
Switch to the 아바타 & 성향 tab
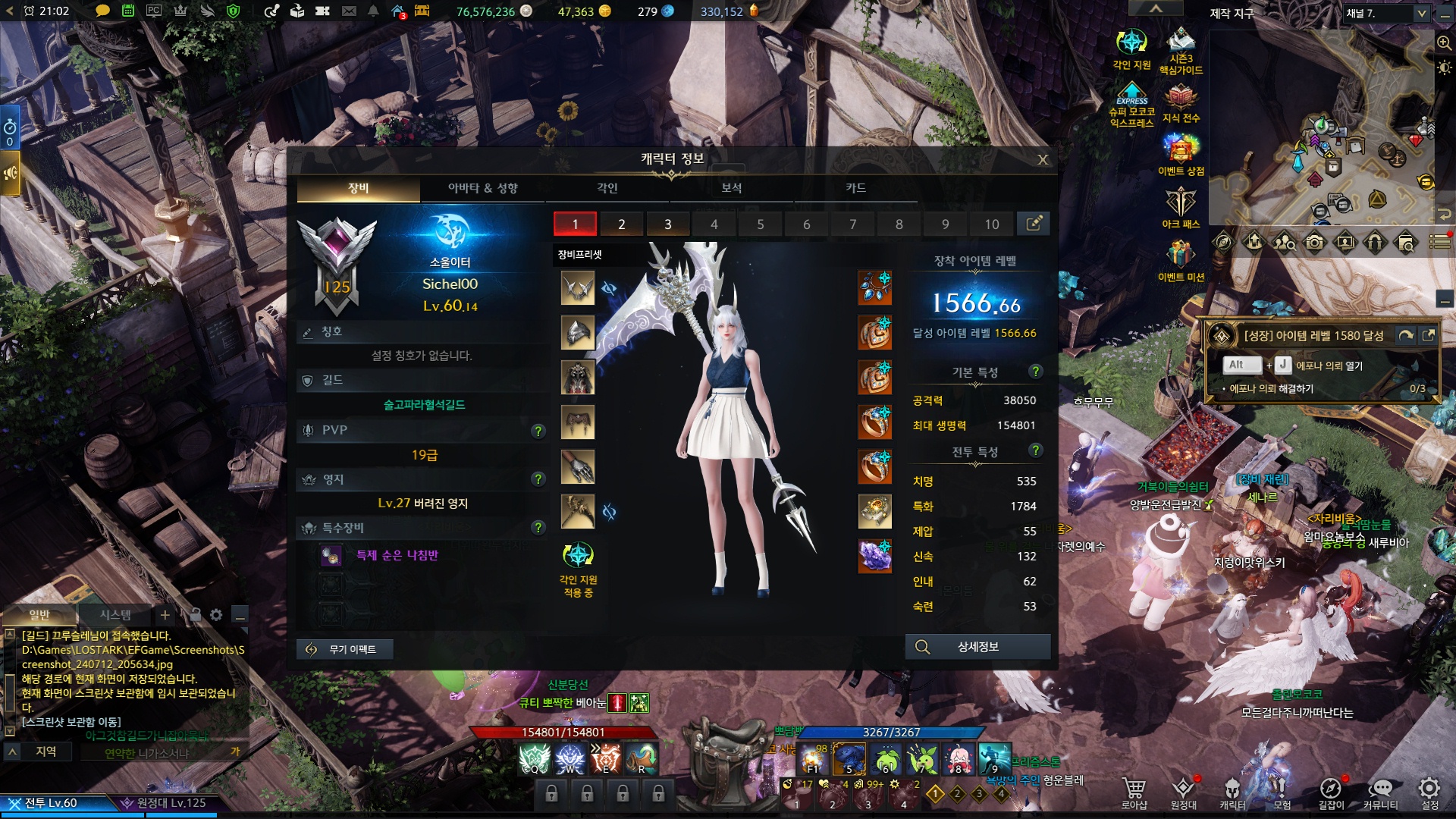click(x=482, y=188)
